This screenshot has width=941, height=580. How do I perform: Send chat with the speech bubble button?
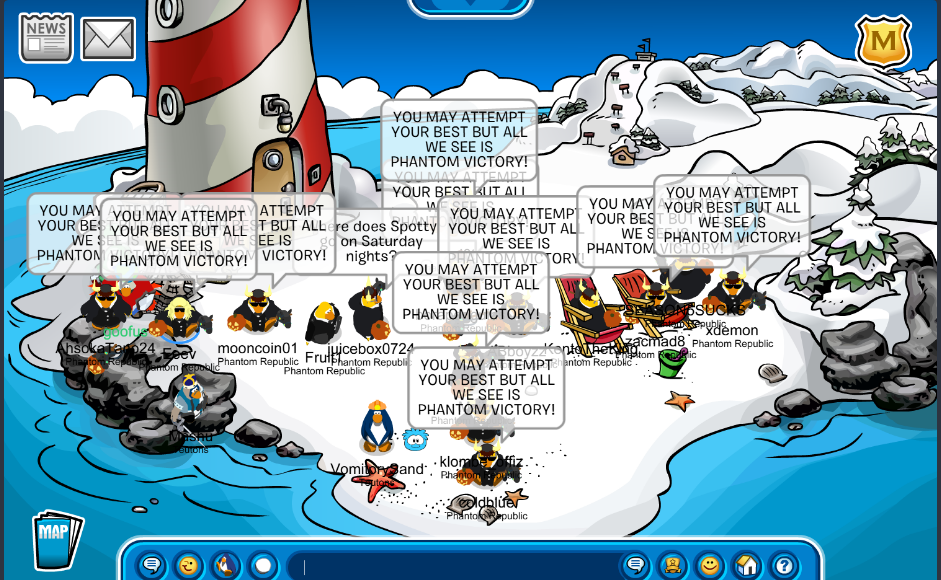635,566
